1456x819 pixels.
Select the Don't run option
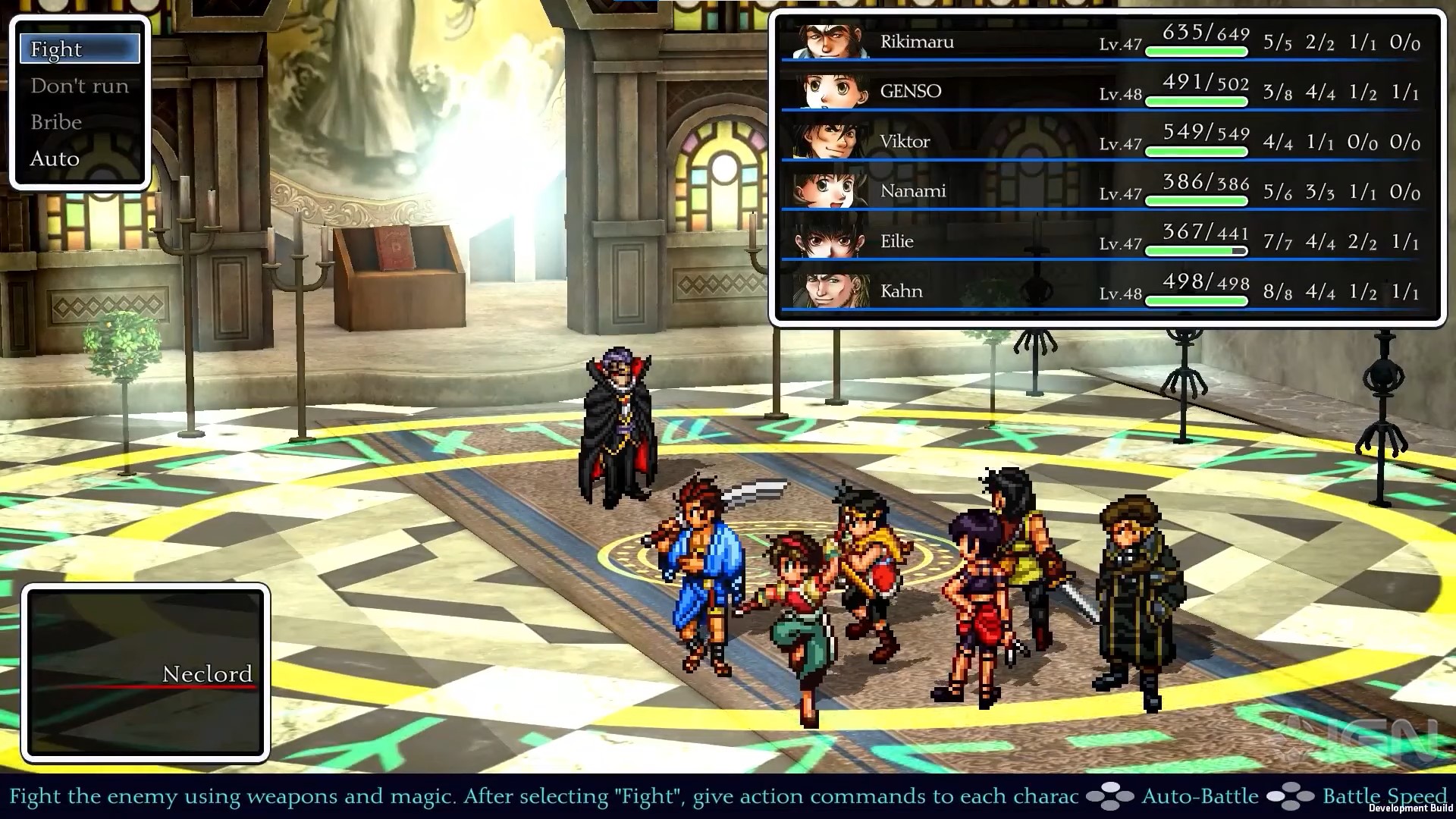78,85
